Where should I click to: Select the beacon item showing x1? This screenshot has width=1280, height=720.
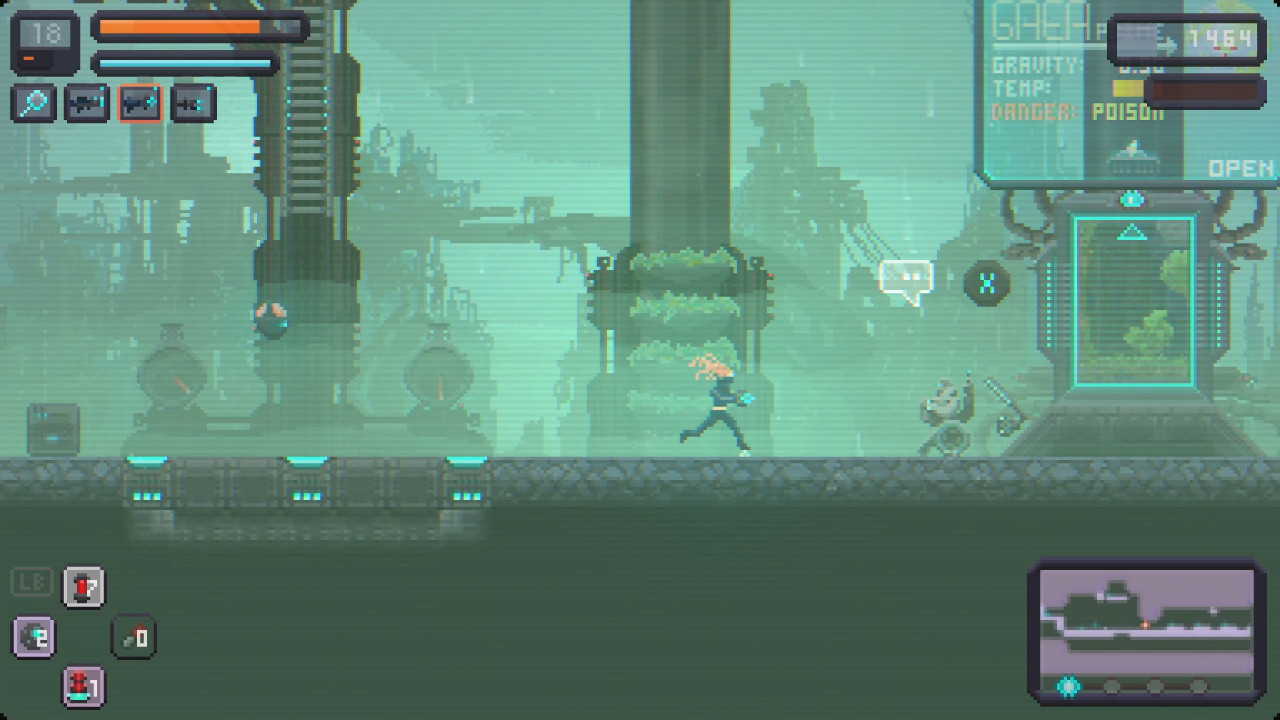tap(84, 688)
